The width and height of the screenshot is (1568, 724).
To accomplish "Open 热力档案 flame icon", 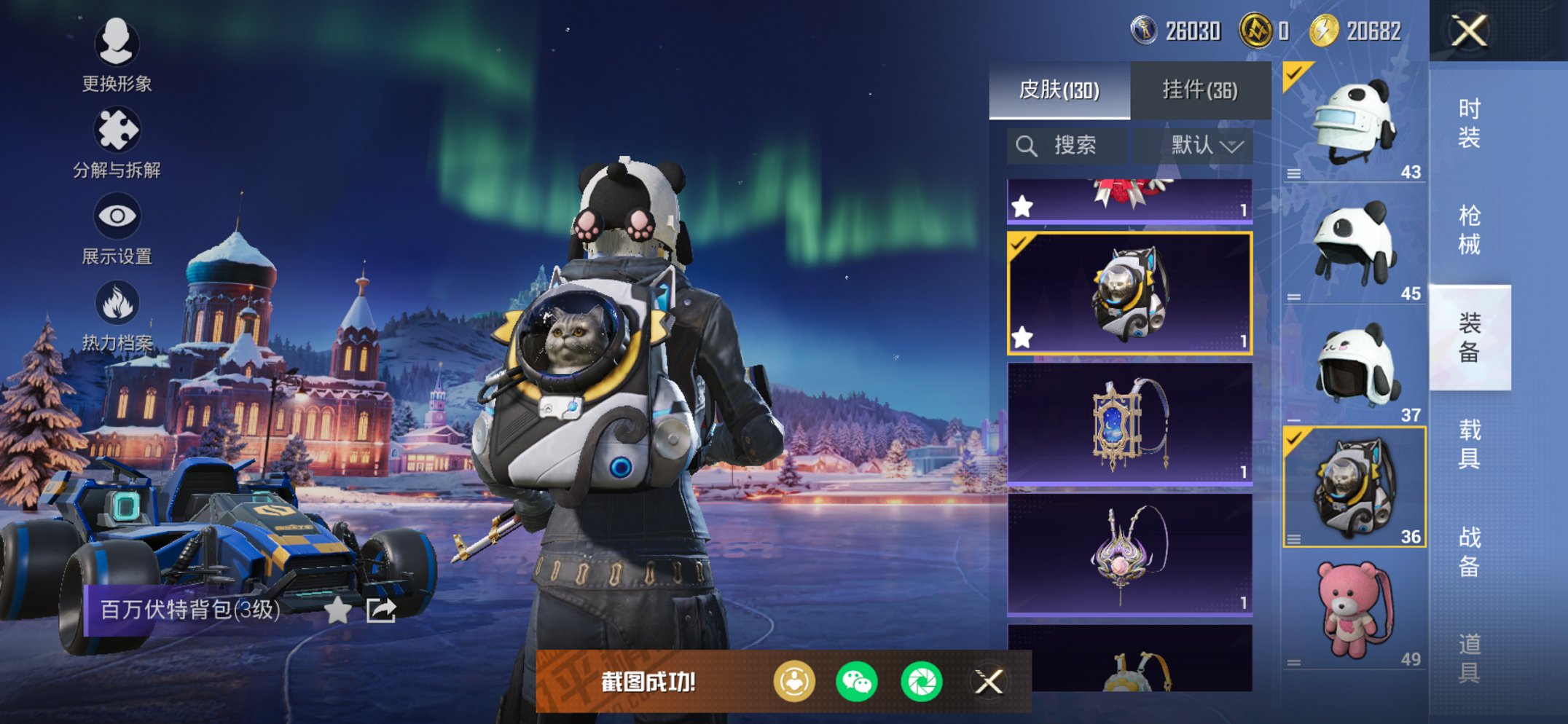I will (117, 315).
